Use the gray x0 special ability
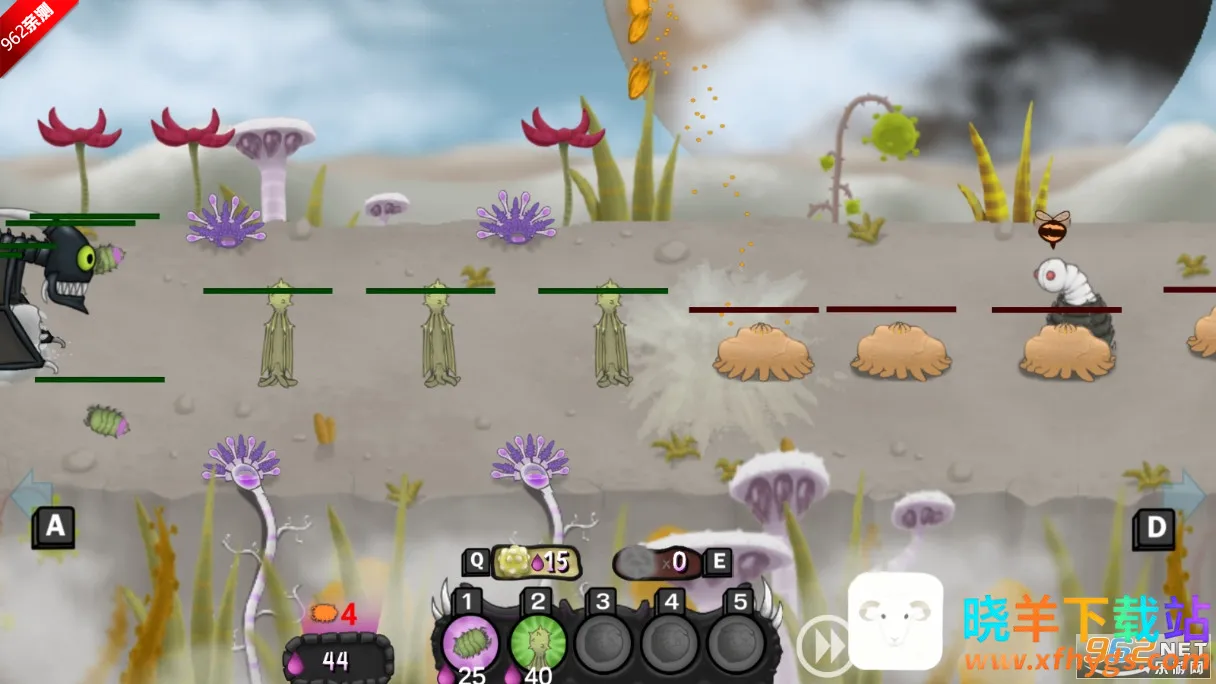The width and height of the screenshot is (1216, 684). [658, 562]
